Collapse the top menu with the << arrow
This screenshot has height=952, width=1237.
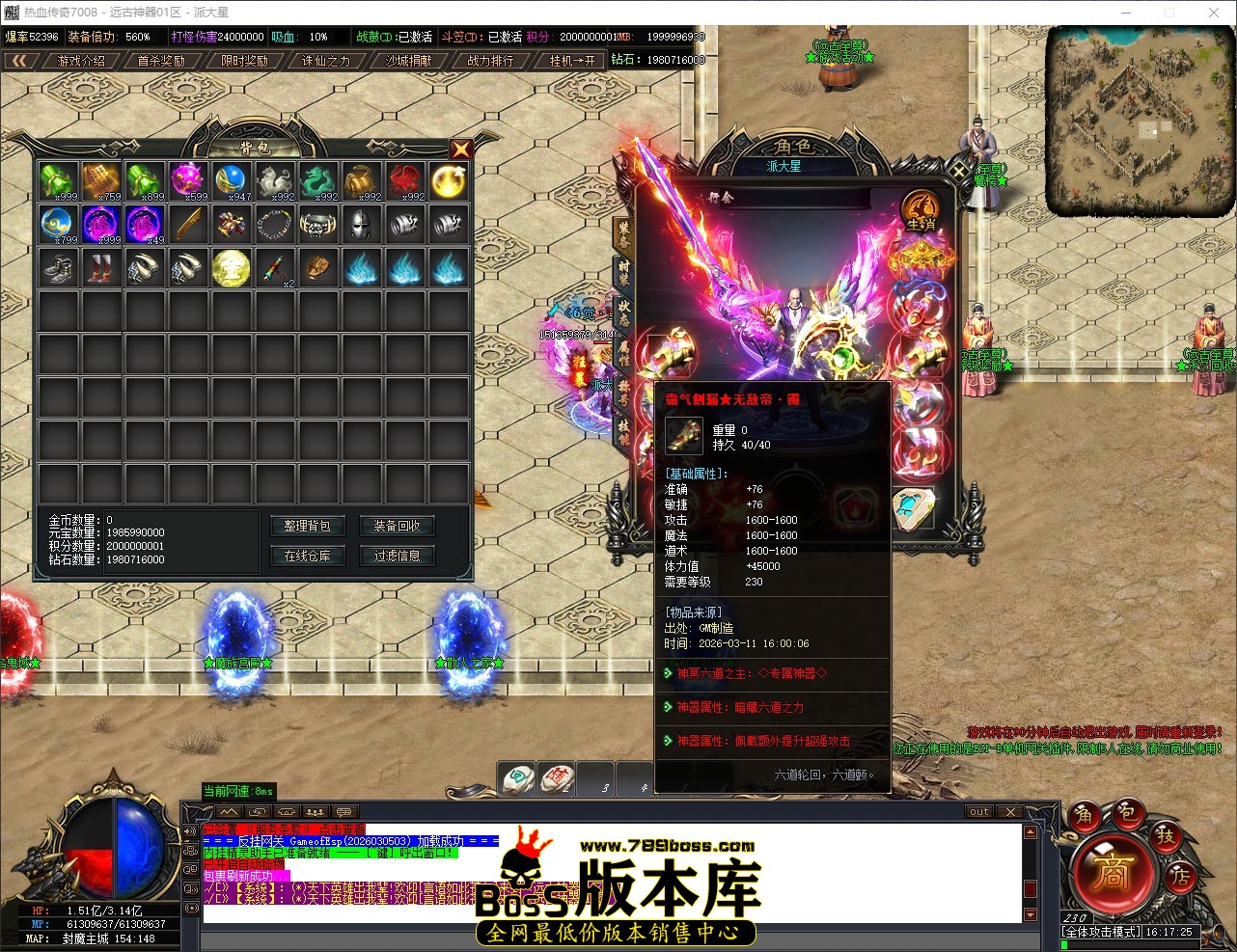click(21, 59)
